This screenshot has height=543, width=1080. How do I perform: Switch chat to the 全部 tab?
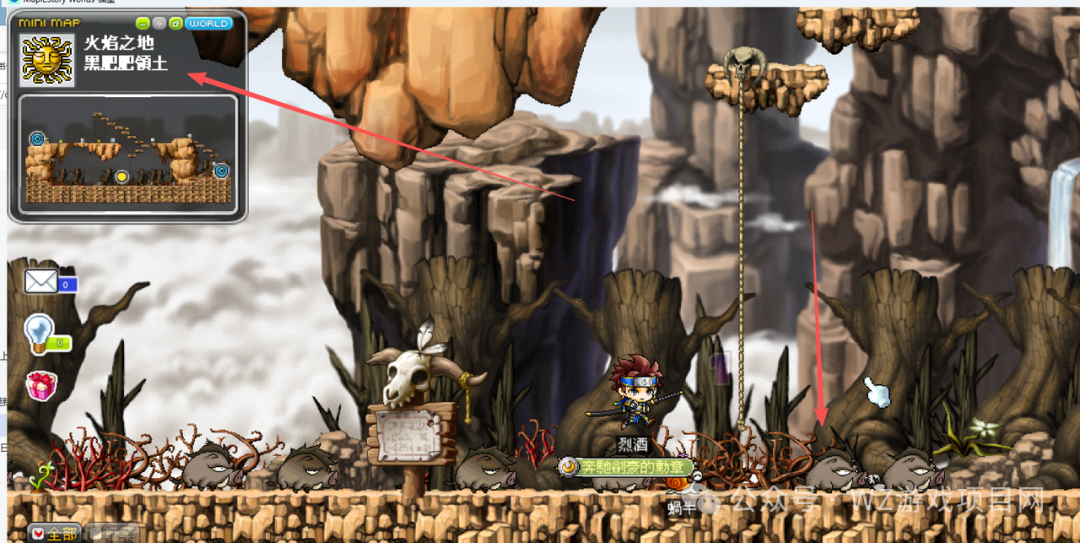coord(55,533)
